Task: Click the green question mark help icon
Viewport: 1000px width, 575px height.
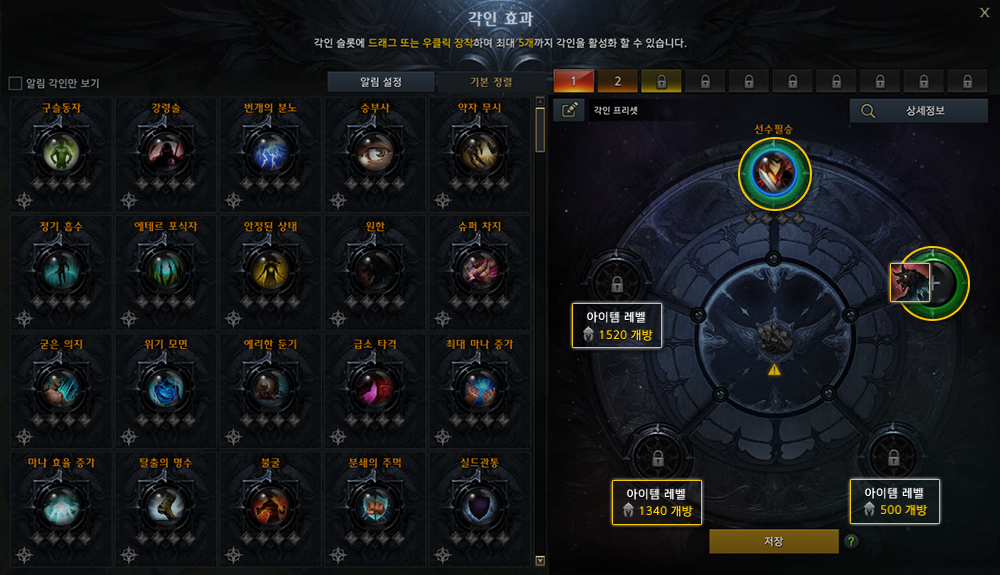Action: pyautogui.click(x=851, y=541)
